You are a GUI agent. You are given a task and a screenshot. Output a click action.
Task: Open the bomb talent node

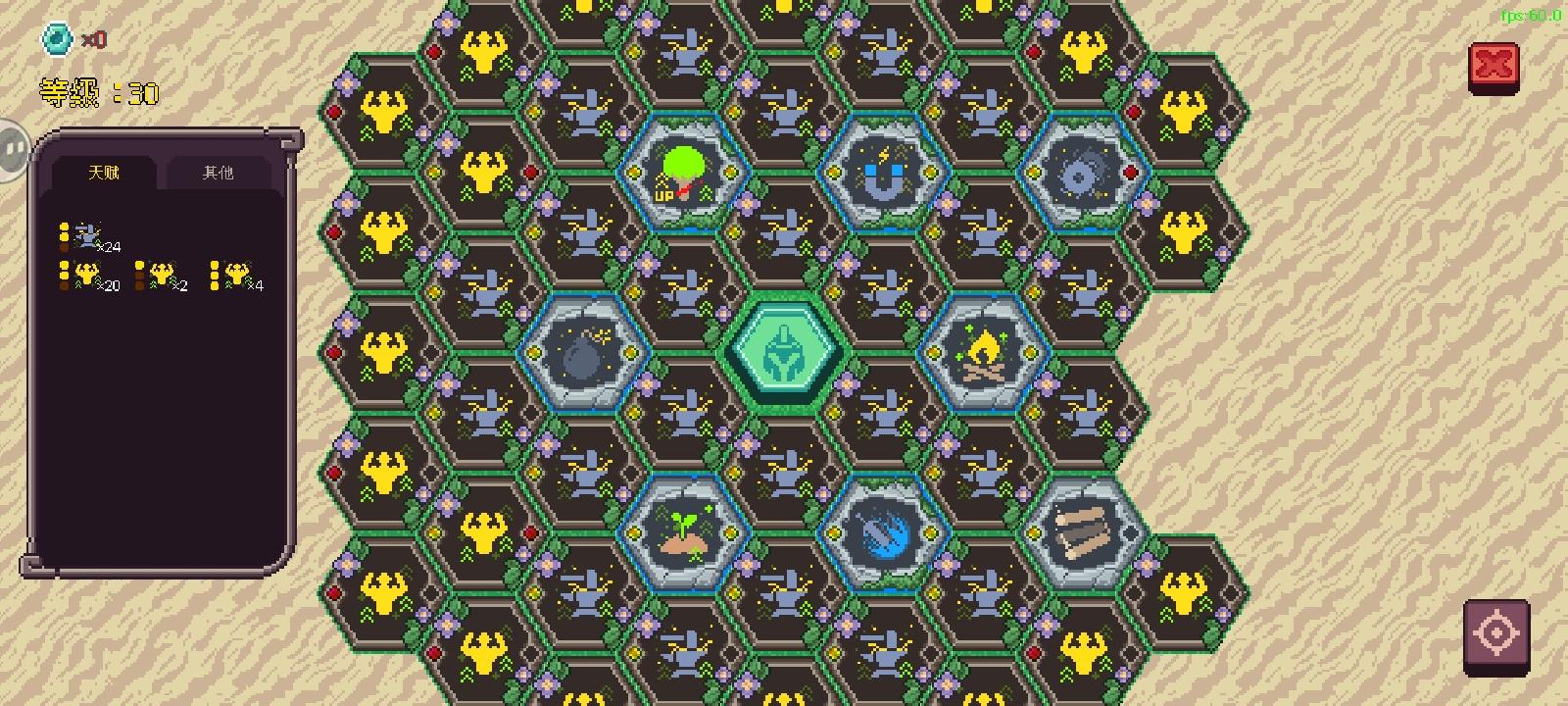583,353
